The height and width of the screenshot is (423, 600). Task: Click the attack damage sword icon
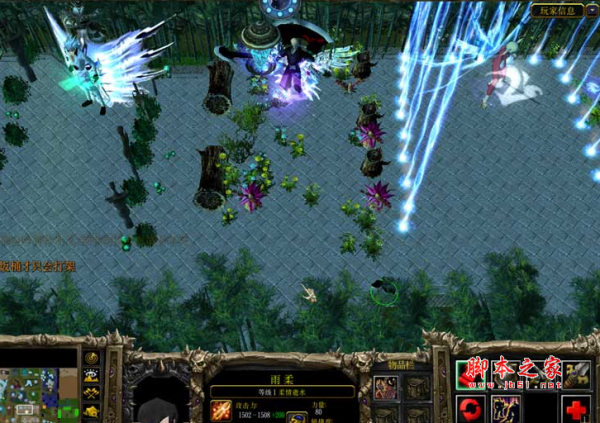(221, 410)
